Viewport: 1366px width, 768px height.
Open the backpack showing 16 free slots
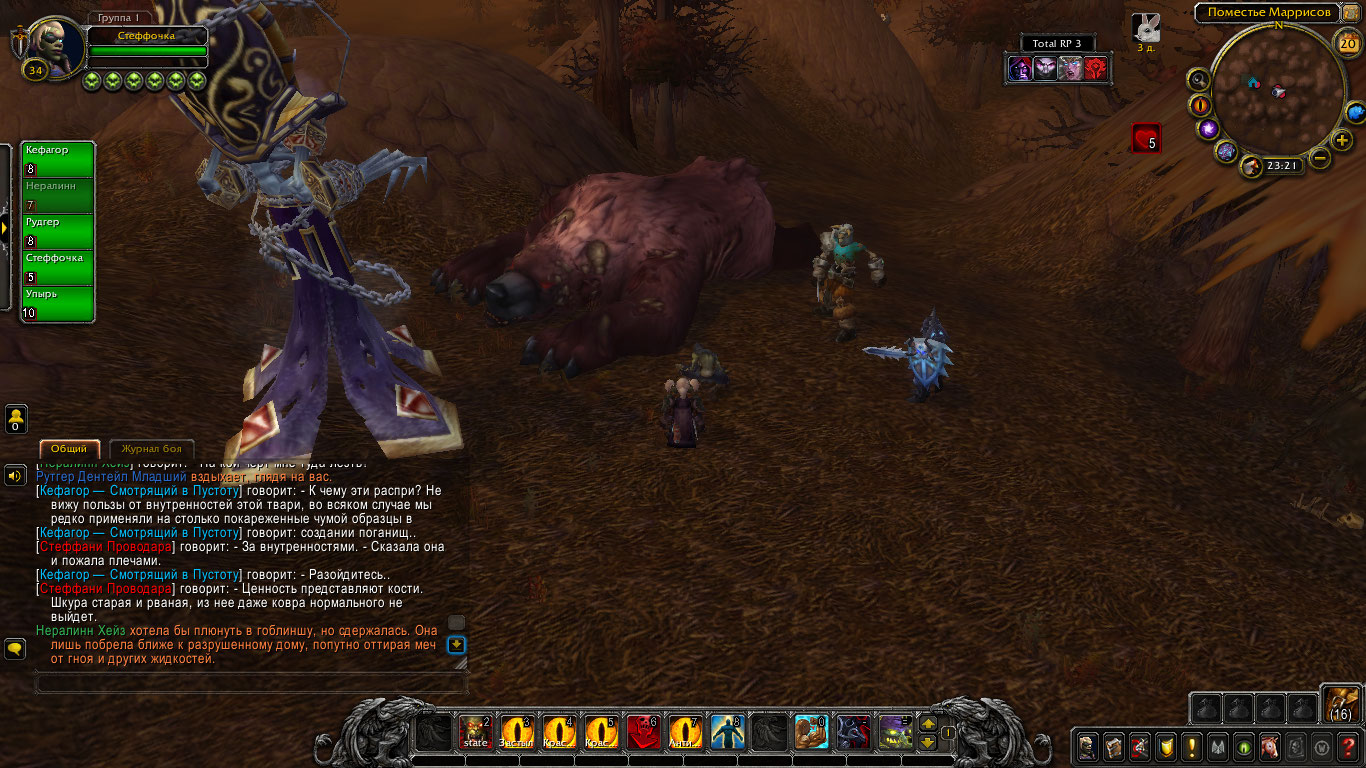pos(1341,703)
